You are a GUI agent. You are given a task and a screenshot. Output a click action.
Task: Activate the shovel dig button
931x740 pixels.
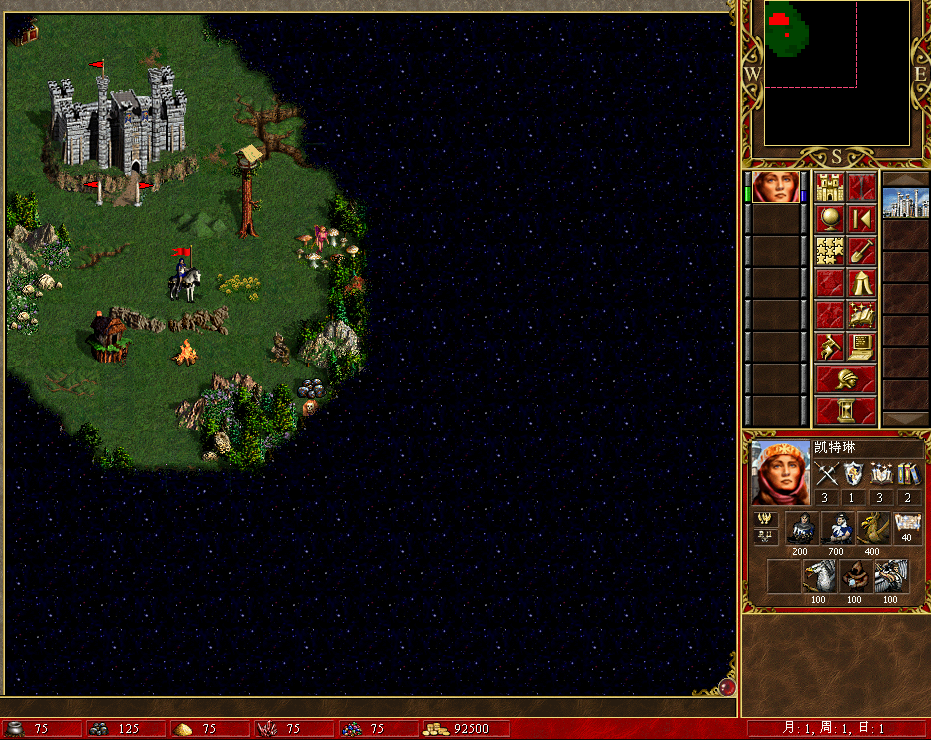862,251
